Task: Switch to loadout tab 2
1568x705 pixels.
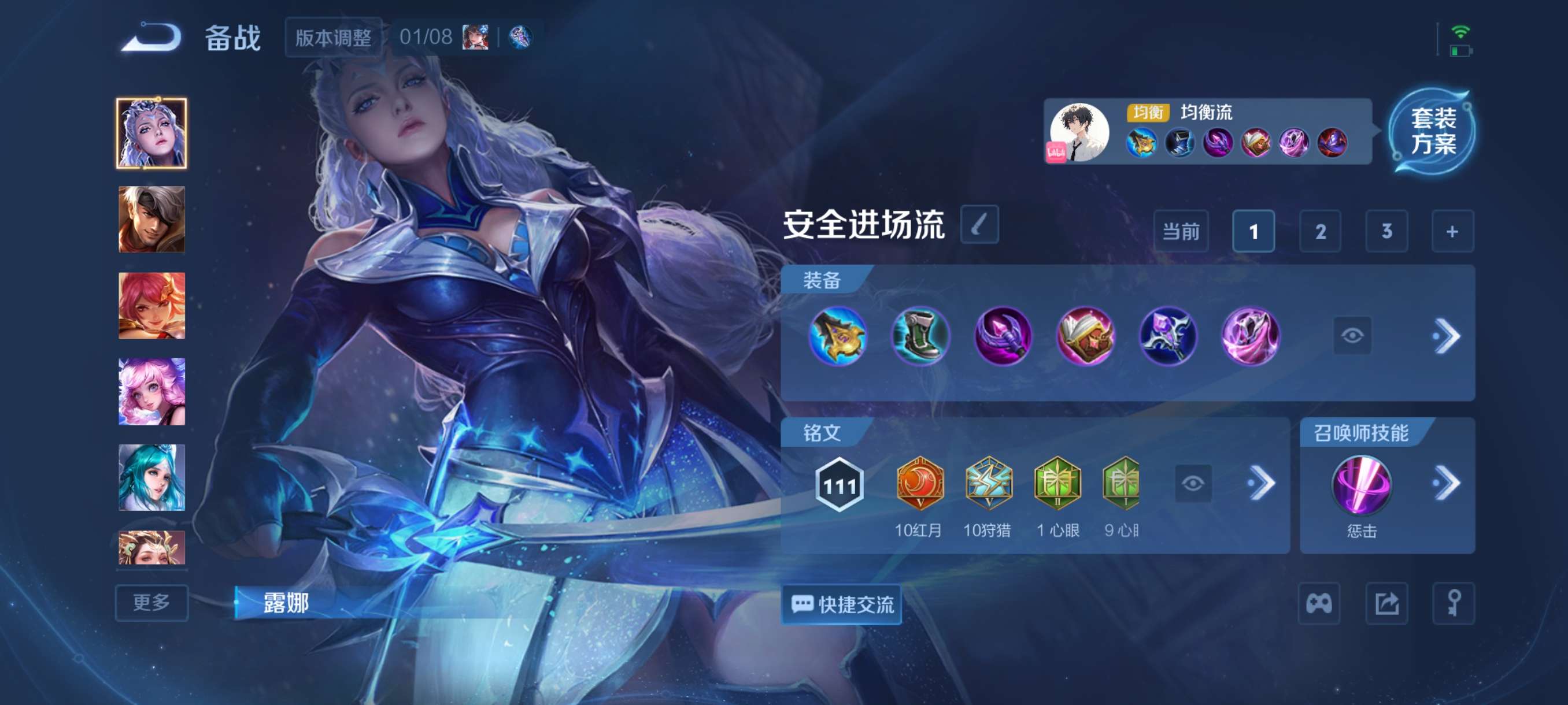Action: click(1319, 232)
